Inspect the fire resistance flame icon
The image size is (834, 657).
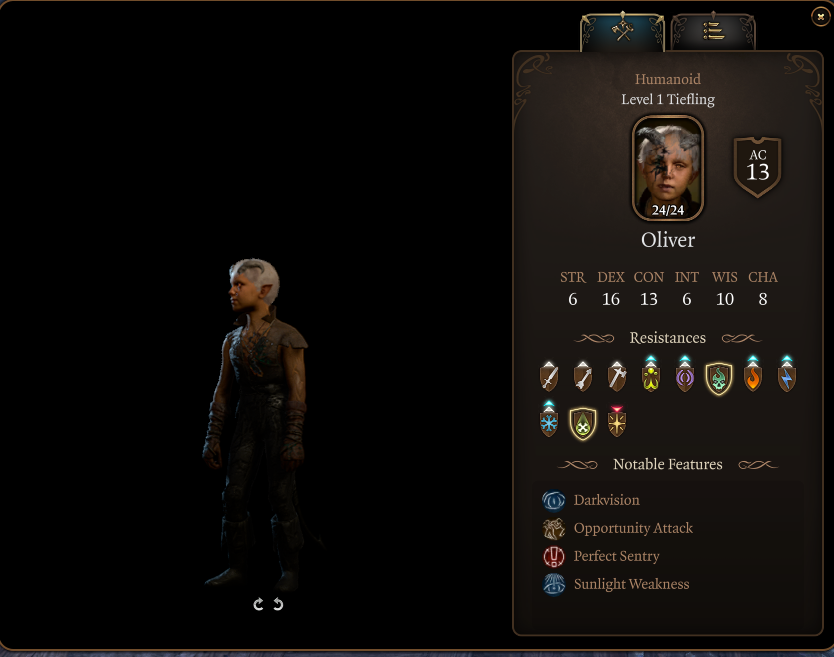(753, 376)
